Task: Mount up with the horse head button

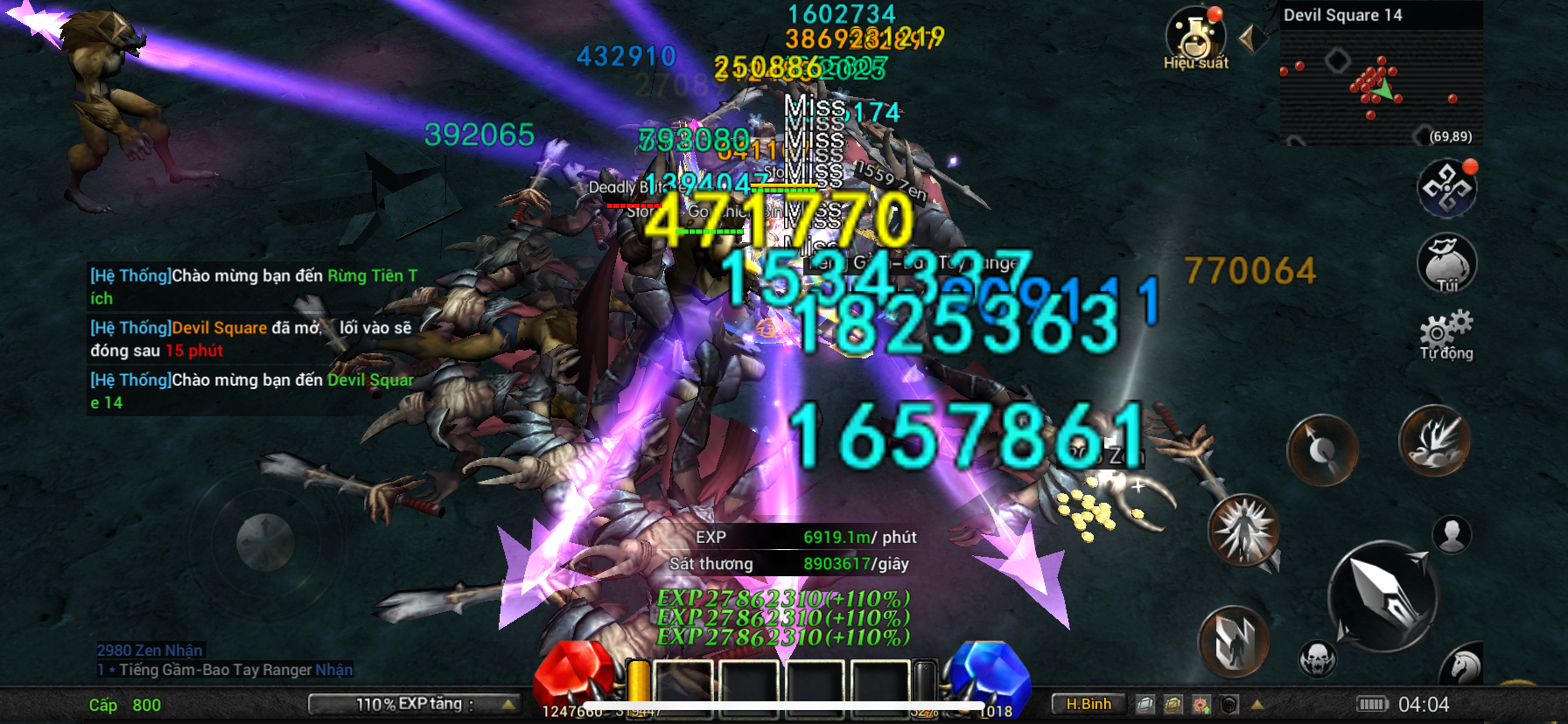Action: tap(1462, 666)
